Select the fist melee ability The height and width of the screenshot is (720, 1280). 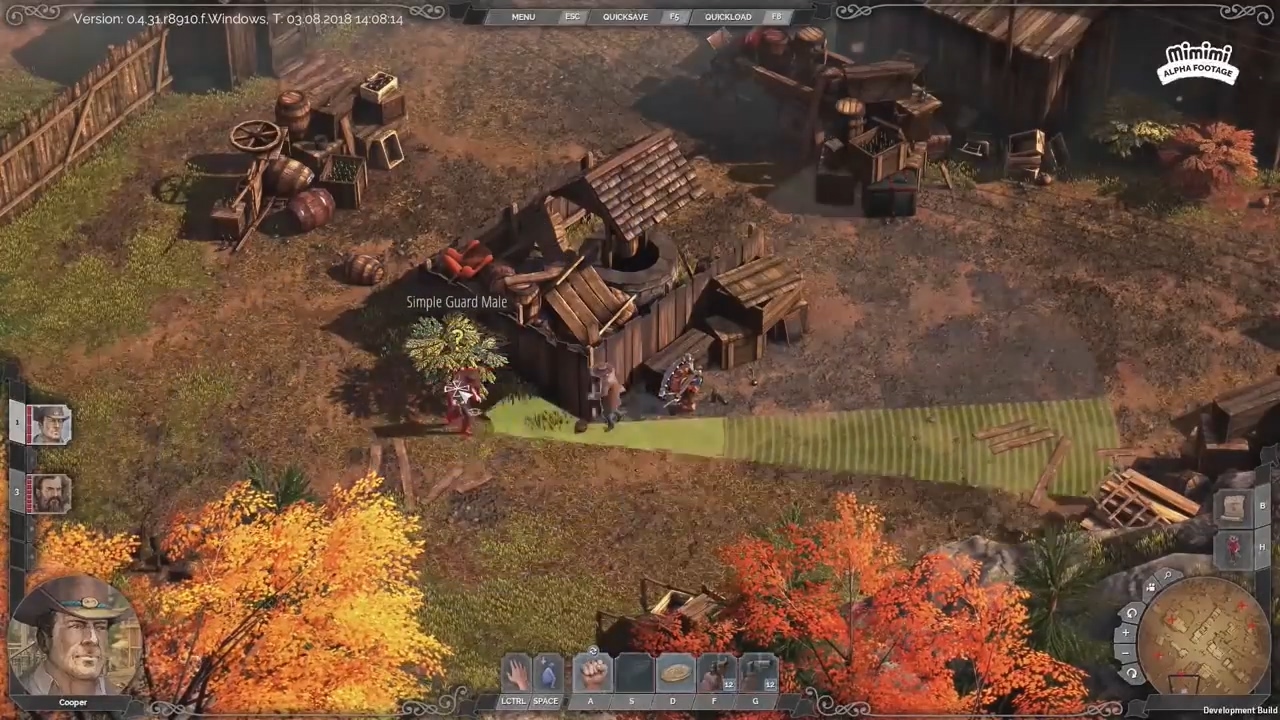coord(591,673)
